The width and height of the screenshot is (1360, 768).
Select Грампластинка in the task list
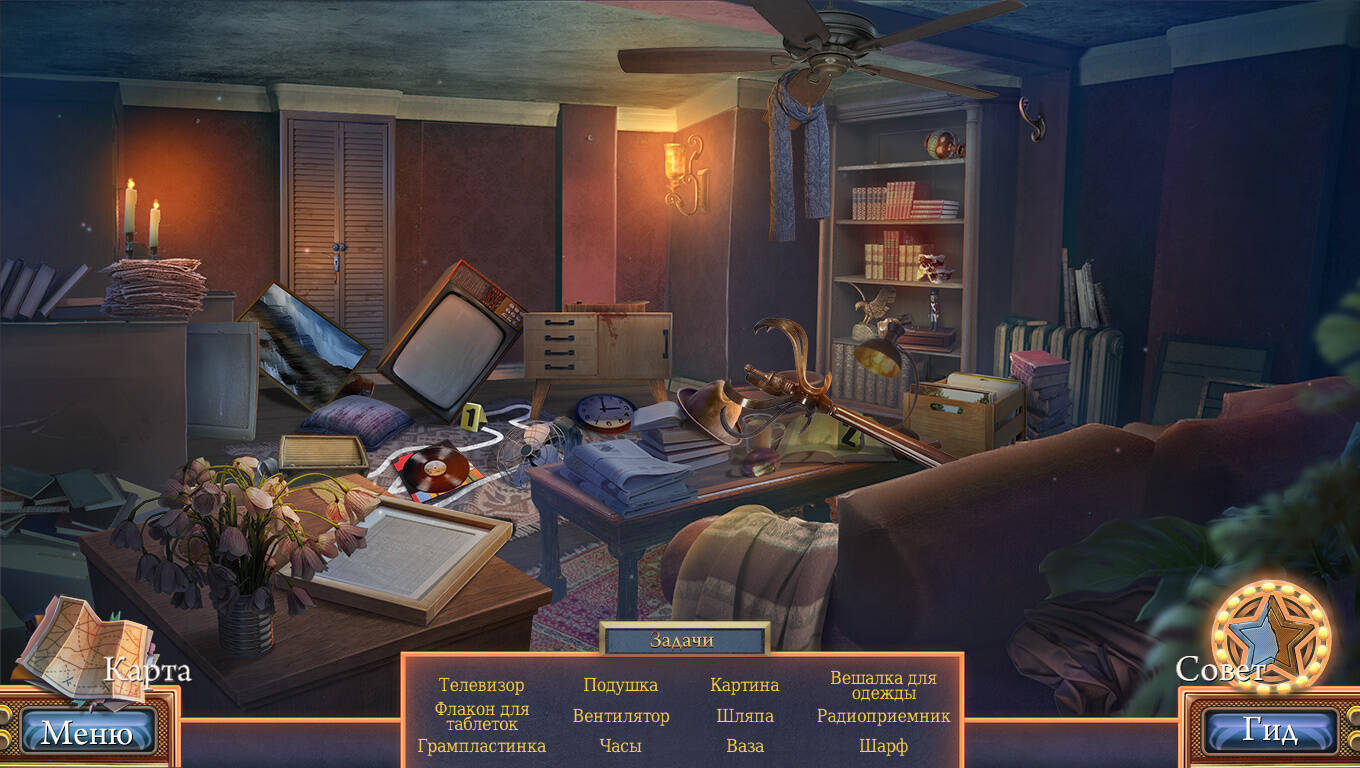click(x=481, y=746)
